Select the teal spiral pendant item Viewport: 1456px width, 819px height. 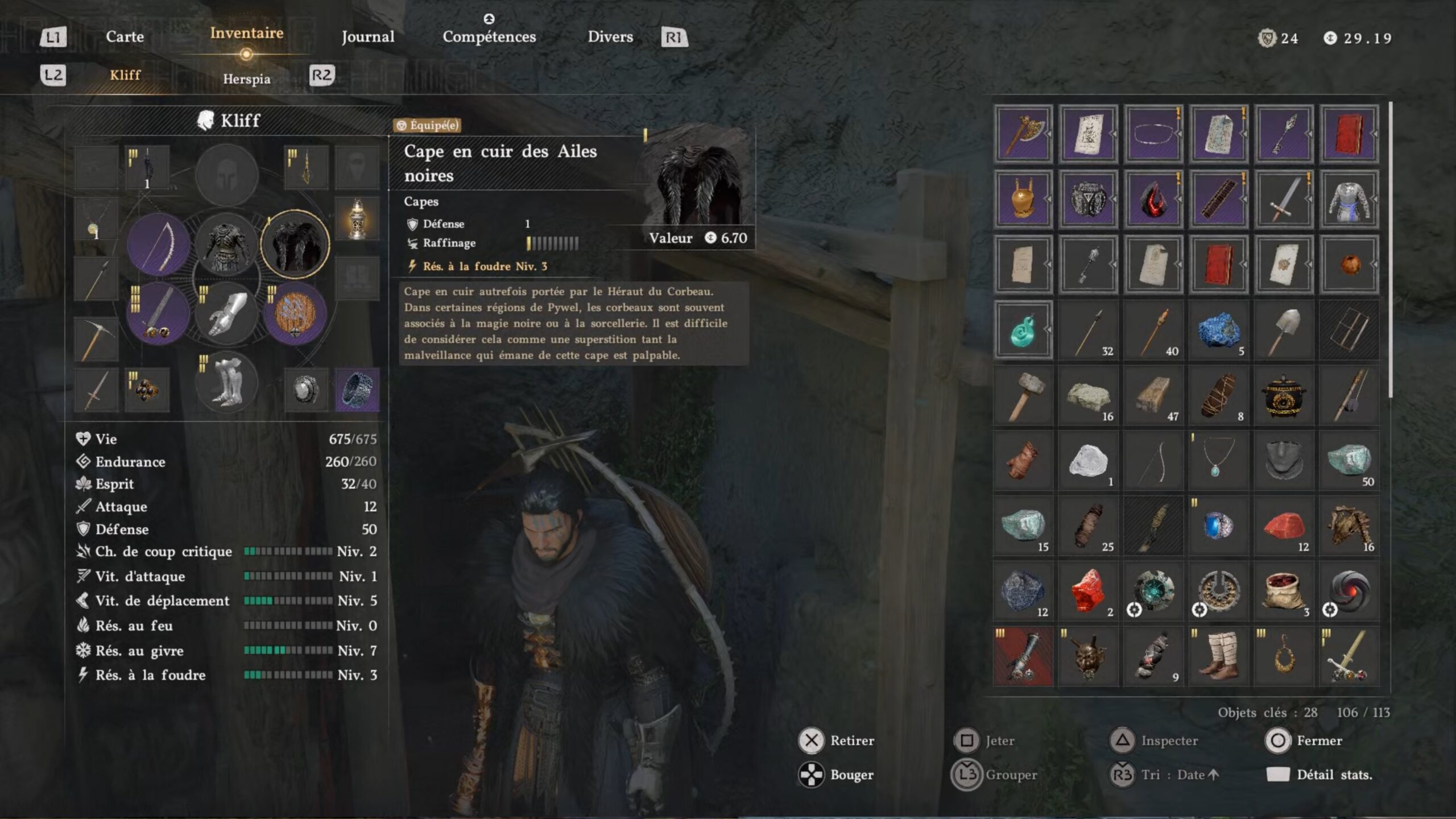click(1023, 330)
